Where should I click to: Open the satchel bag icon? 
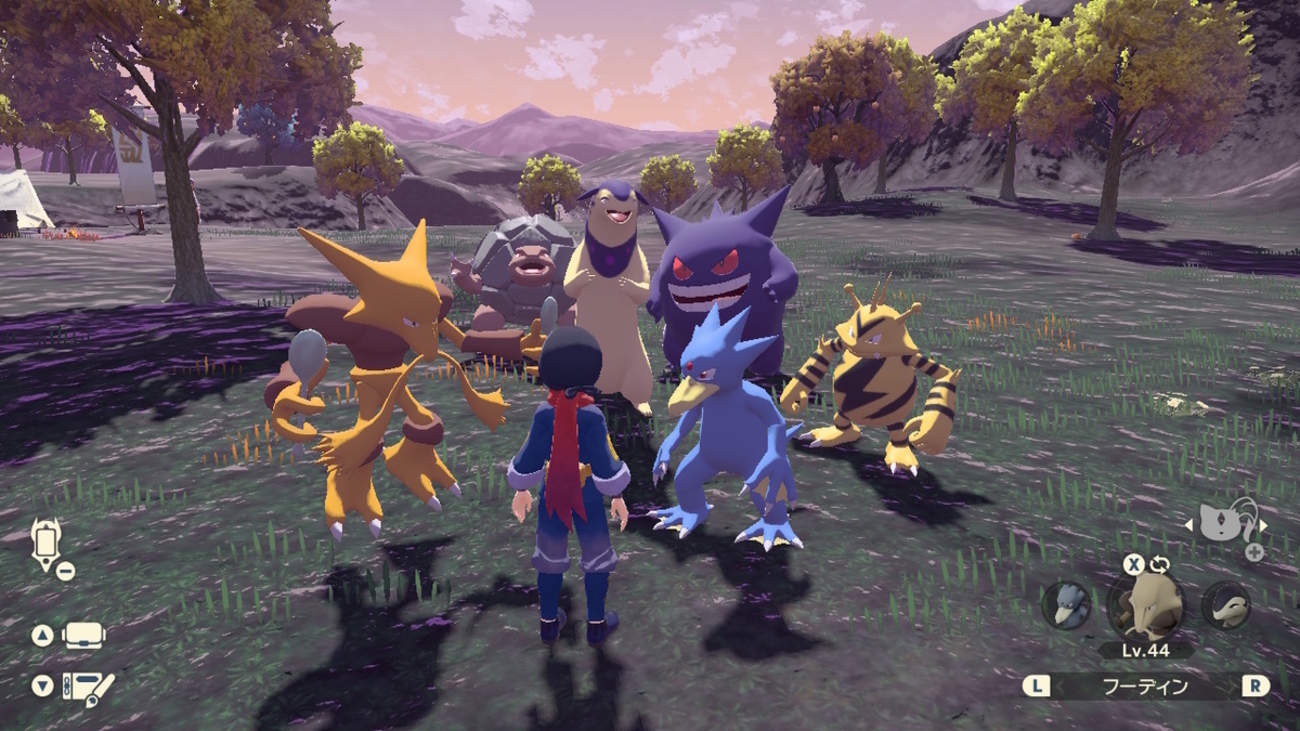point(83,636)
